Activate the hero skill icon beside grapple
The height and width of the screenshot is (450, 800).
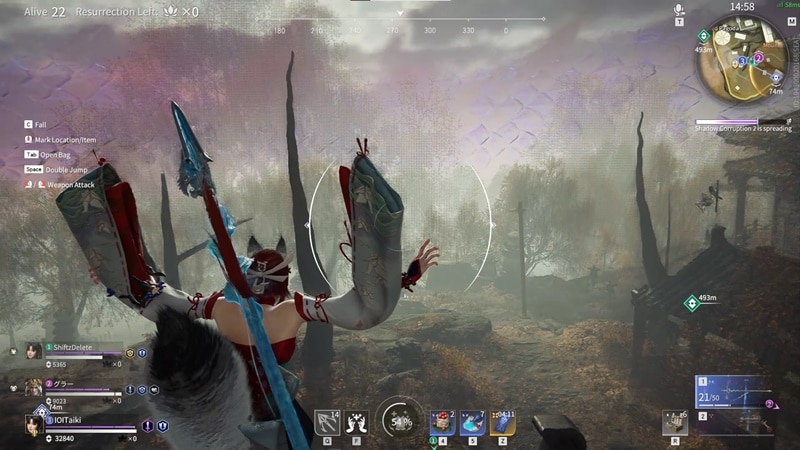[356, 422]
